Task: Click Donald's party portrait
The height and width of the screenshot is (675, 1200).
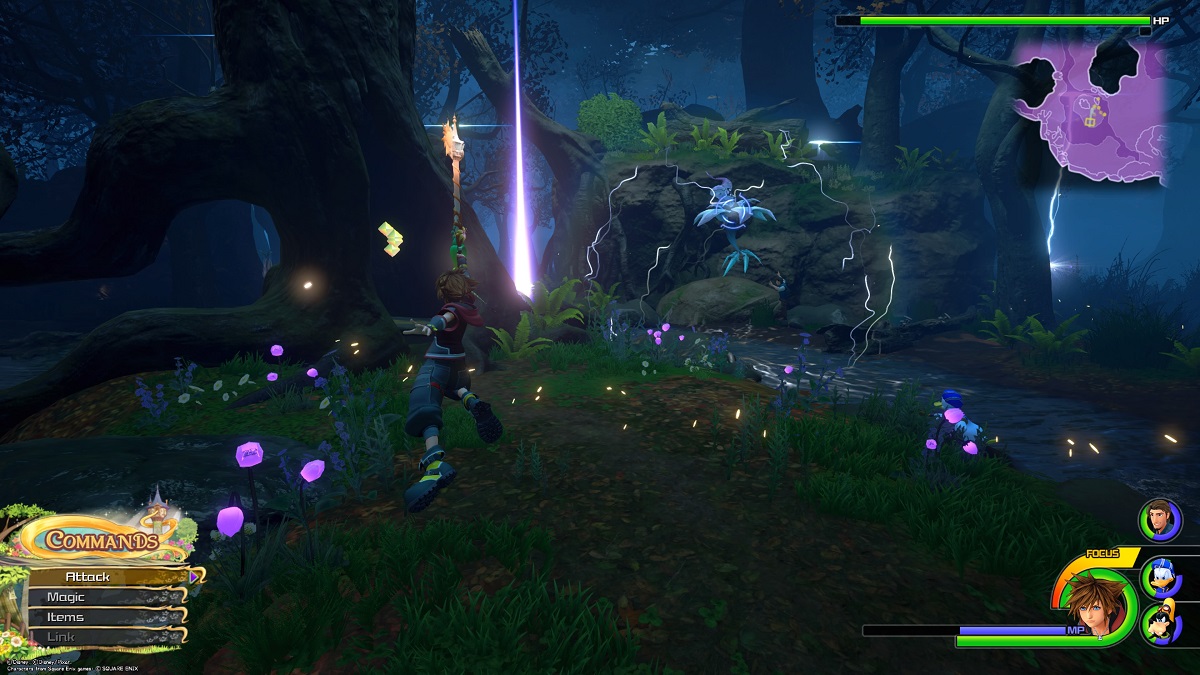Action: coord(1161,577)
